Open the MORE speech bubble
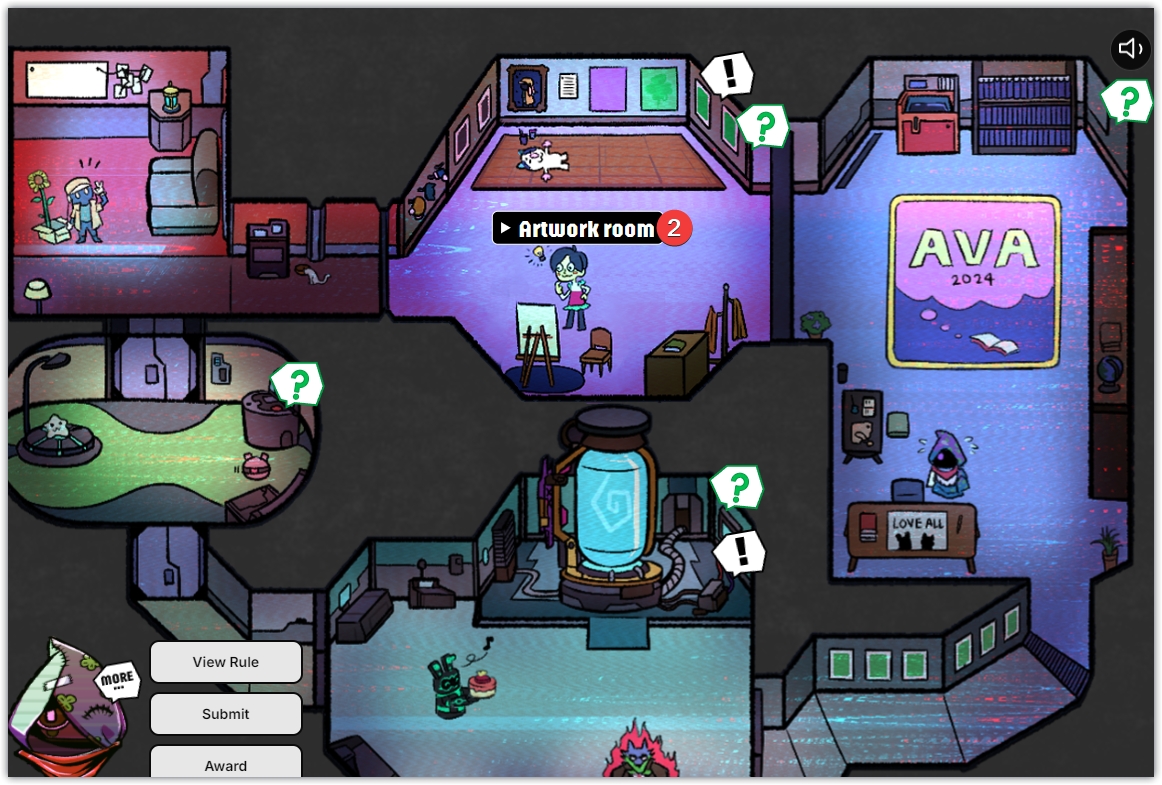 pos(117,679)
